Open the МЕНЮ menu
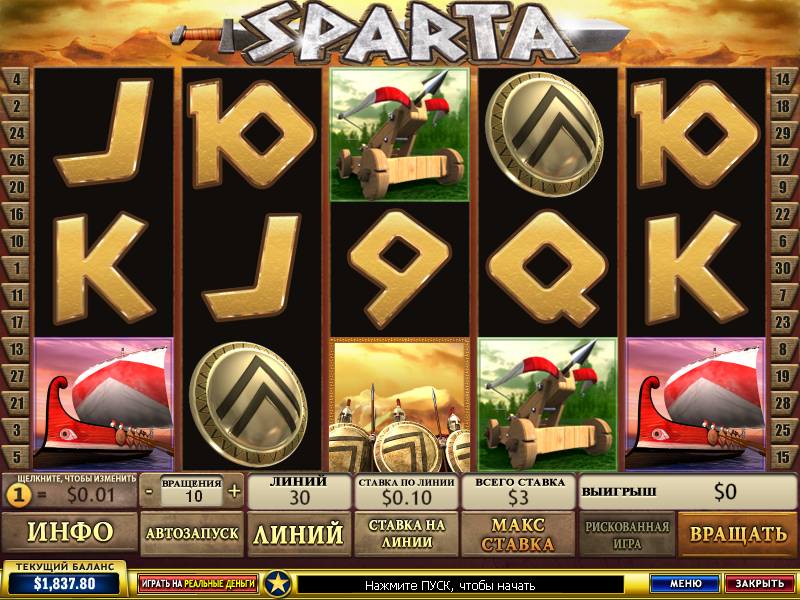This screenshot has width=800, height=600. (684, 582)
